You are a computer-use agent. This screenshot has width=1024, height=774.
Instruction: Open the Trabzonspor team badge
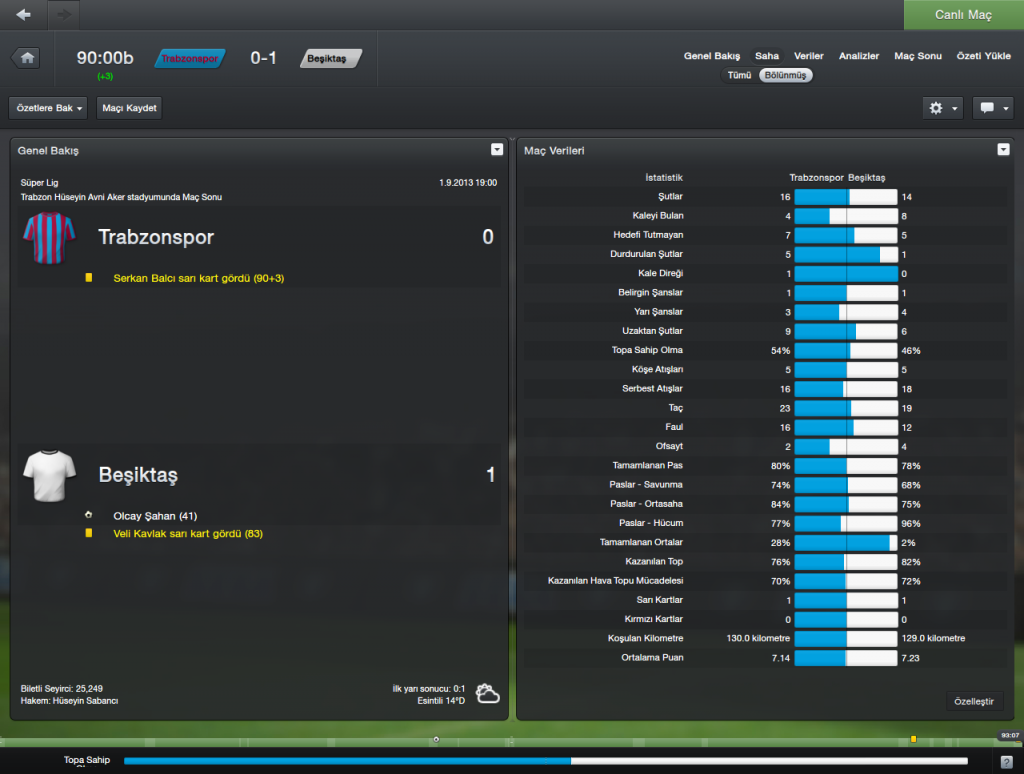[x=189, y=59]
